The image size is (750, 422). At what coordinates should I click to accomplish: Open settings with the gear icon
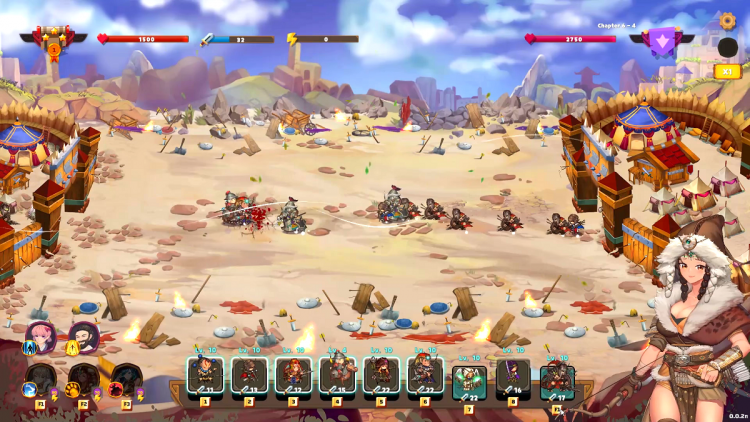727,21
